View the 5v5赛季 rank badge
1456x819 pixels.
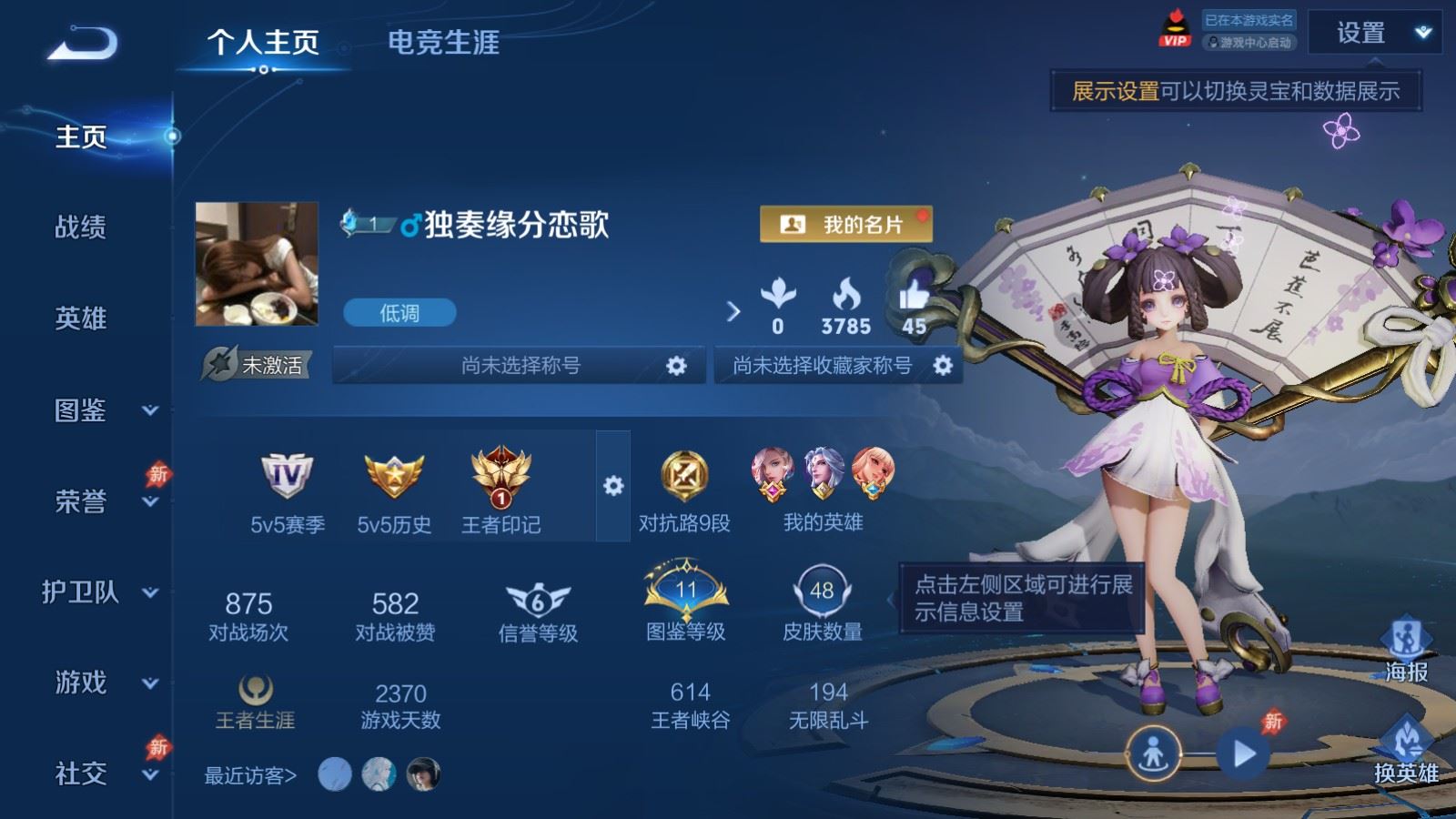coord(288,491)
